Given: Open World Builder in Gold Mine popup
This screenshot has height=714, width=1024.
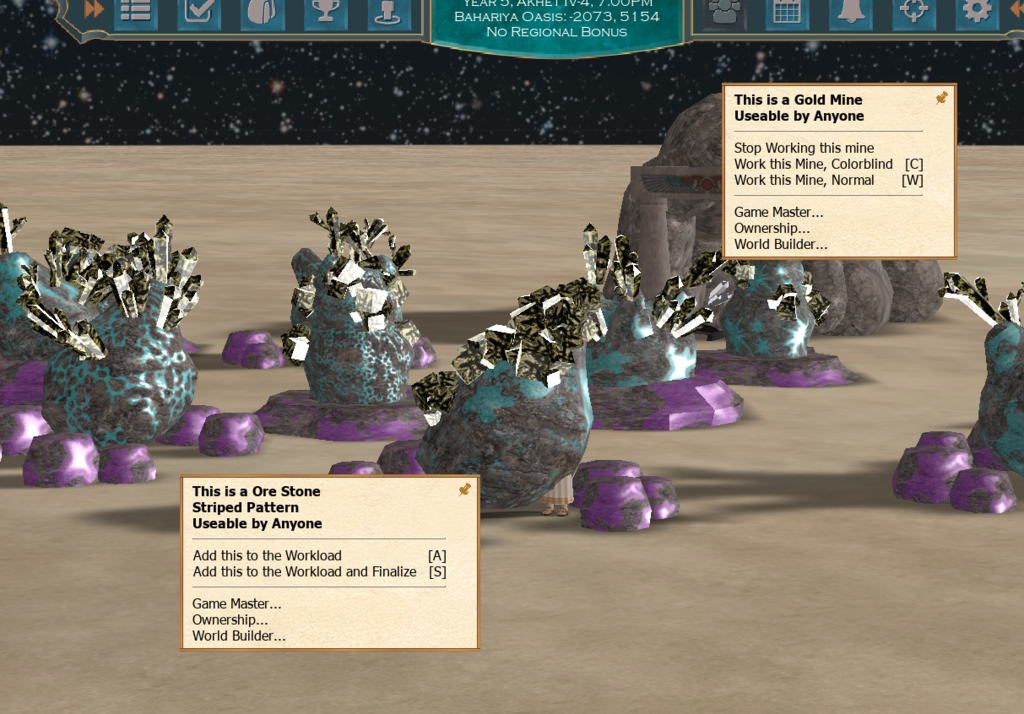Looking at the screenshot, I should click(x=780, y=244).
